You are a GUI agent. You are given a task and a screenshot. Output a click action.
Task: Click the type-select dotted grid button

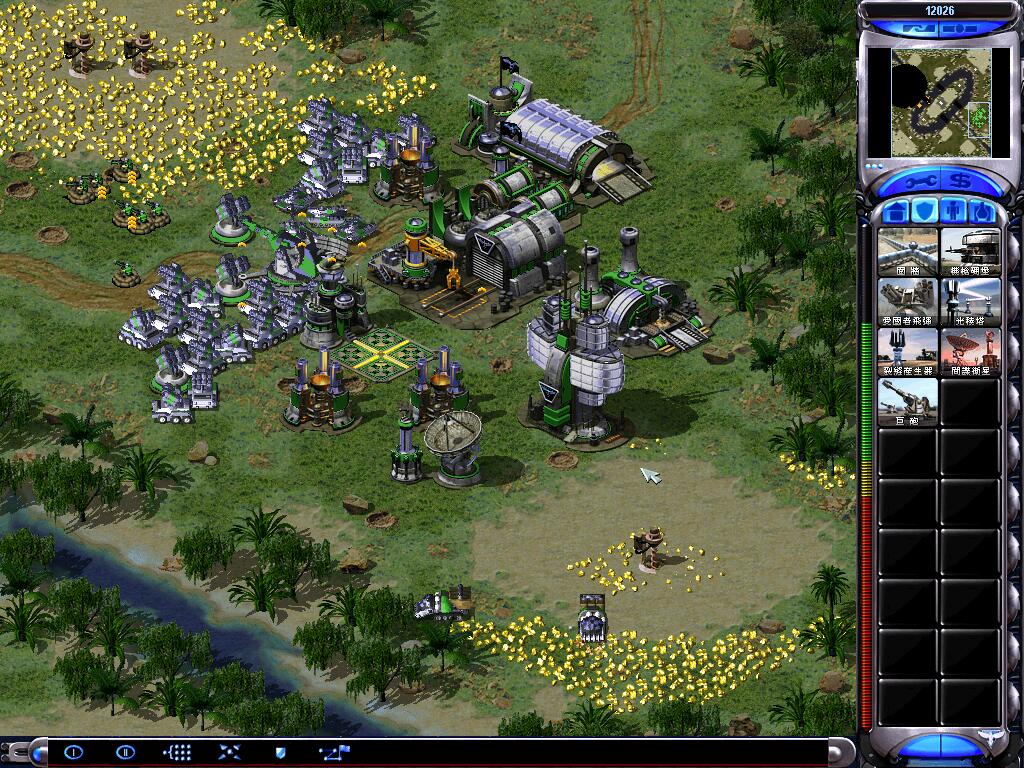(177, 751)
